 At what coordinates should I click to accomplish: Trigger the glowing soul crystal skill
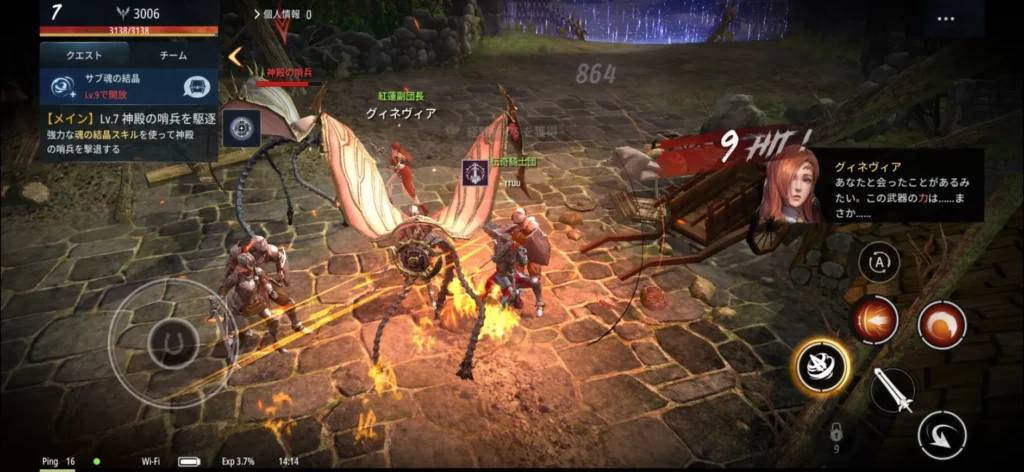click(823, 366)
